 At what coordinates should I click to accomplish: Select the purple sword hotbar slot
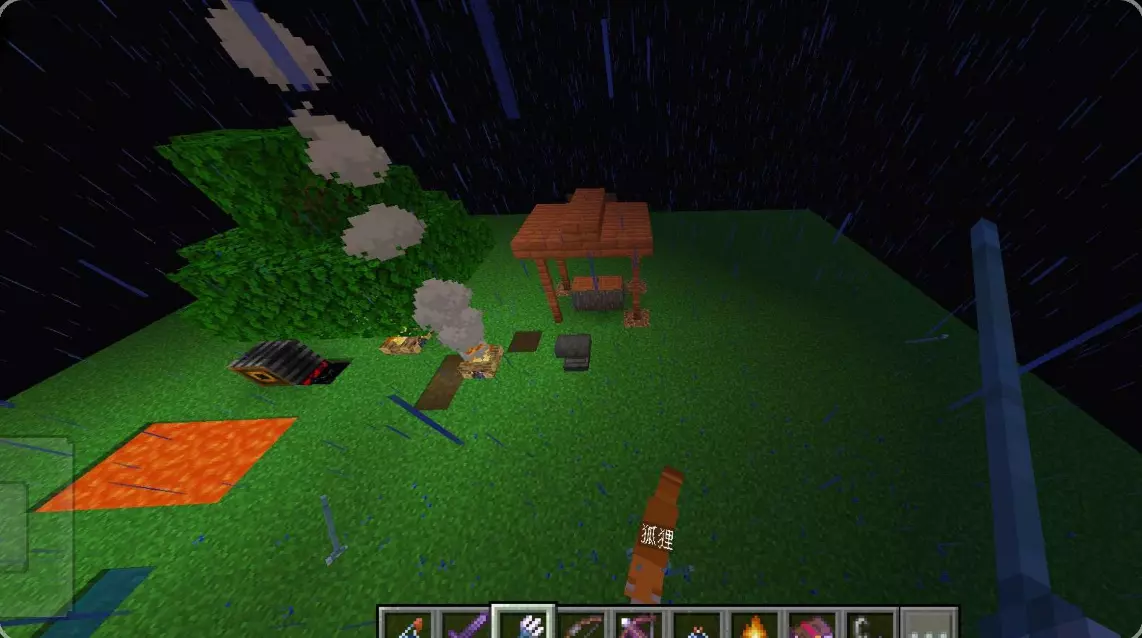point(464,626)
